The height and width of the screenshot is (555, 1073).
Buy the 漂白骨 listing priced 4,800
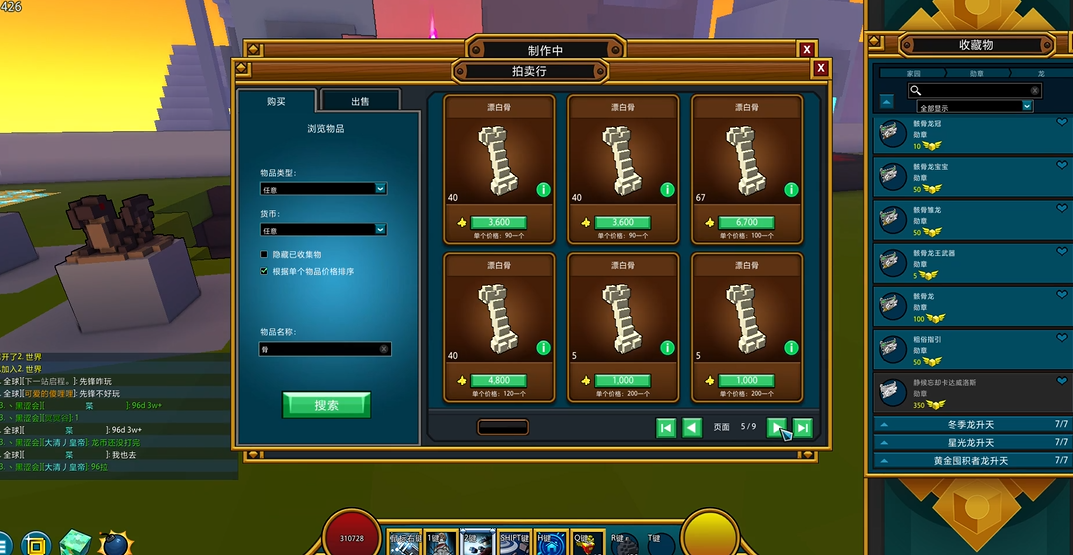pyautogui.click(x=498, y=380)
